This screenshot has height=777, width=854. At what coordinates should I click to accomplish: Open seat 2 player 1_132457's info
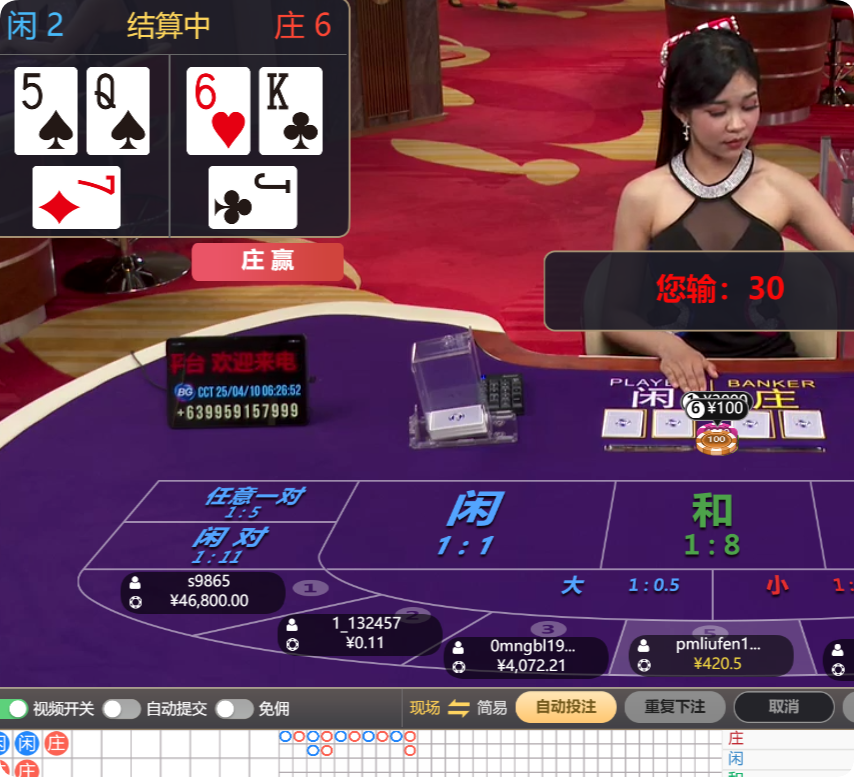coord(359,633)
